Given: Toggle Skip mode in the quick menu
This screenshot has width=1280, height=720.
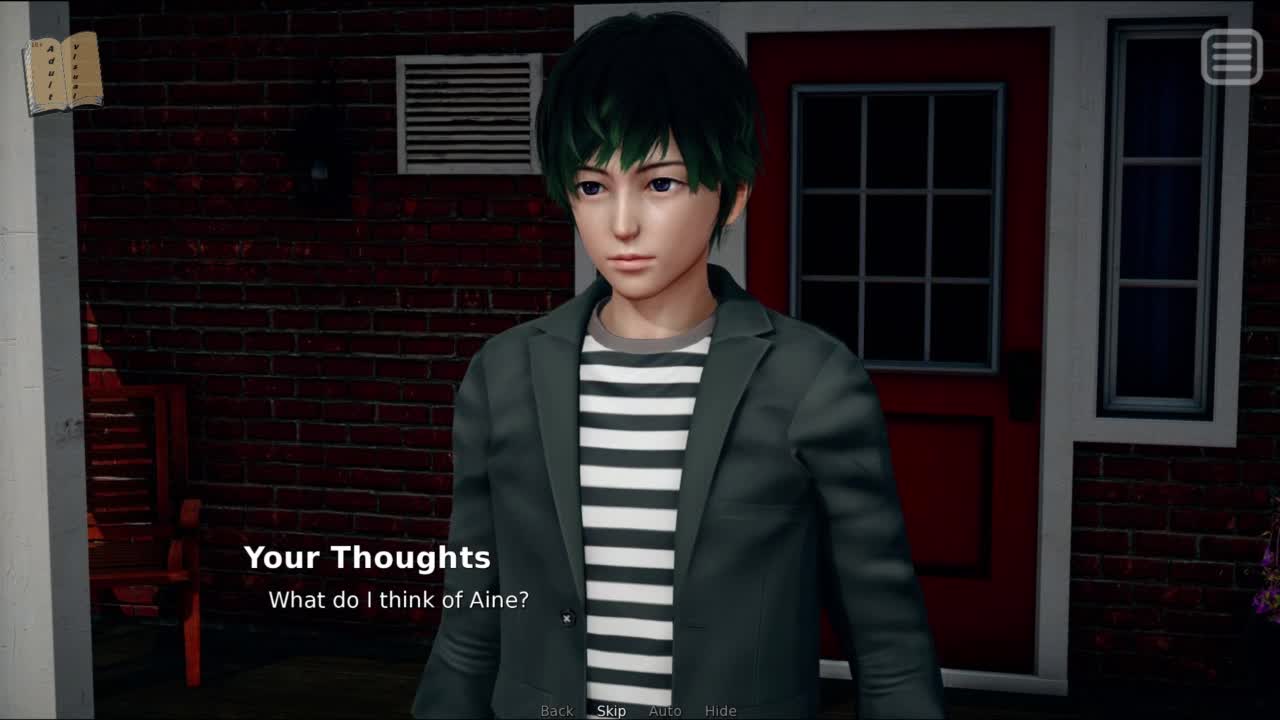Looking at the screenshot, I should pyautogui.click(x=611, y=711).
